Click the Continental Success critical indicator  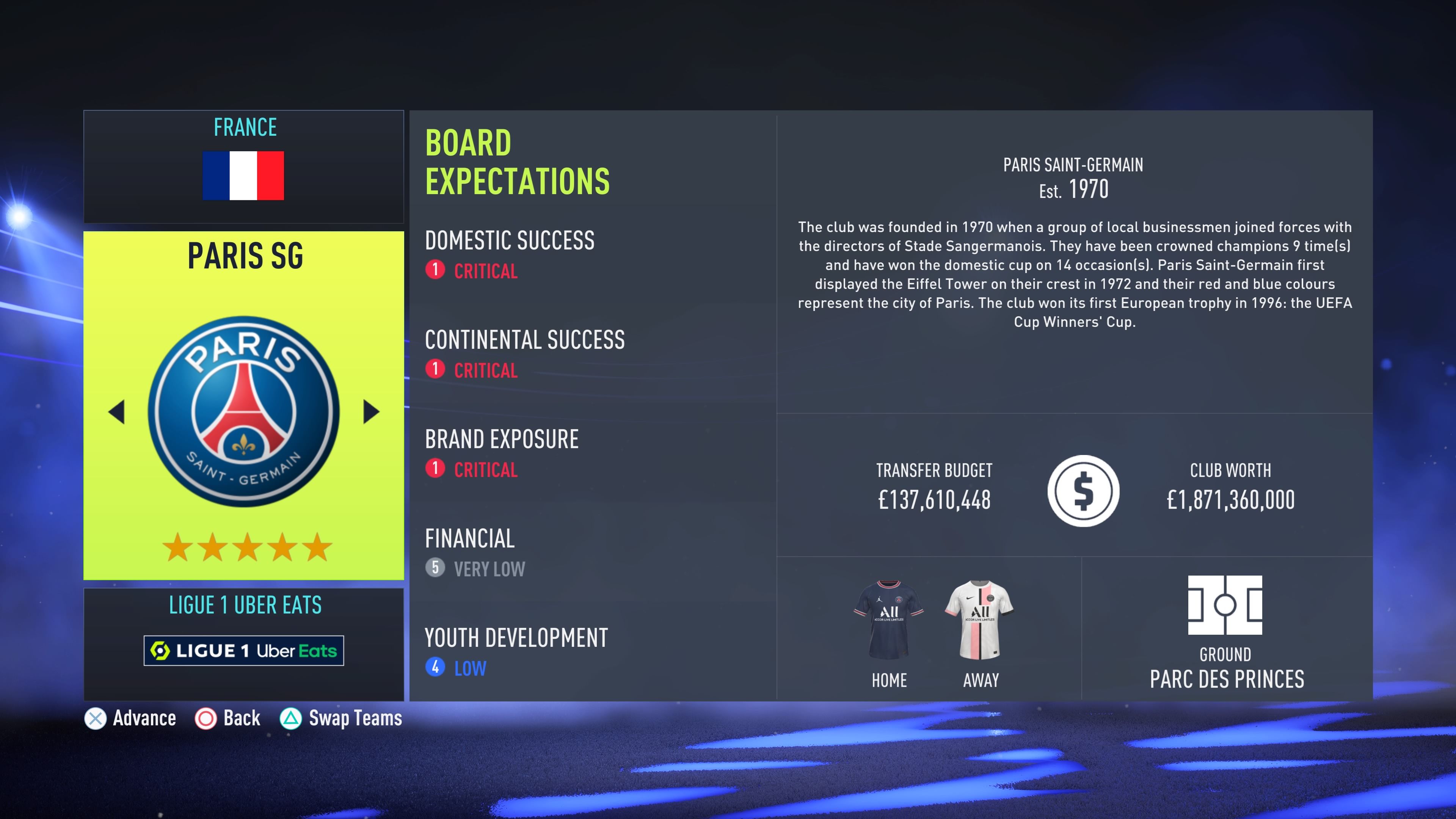click(435, 370)
